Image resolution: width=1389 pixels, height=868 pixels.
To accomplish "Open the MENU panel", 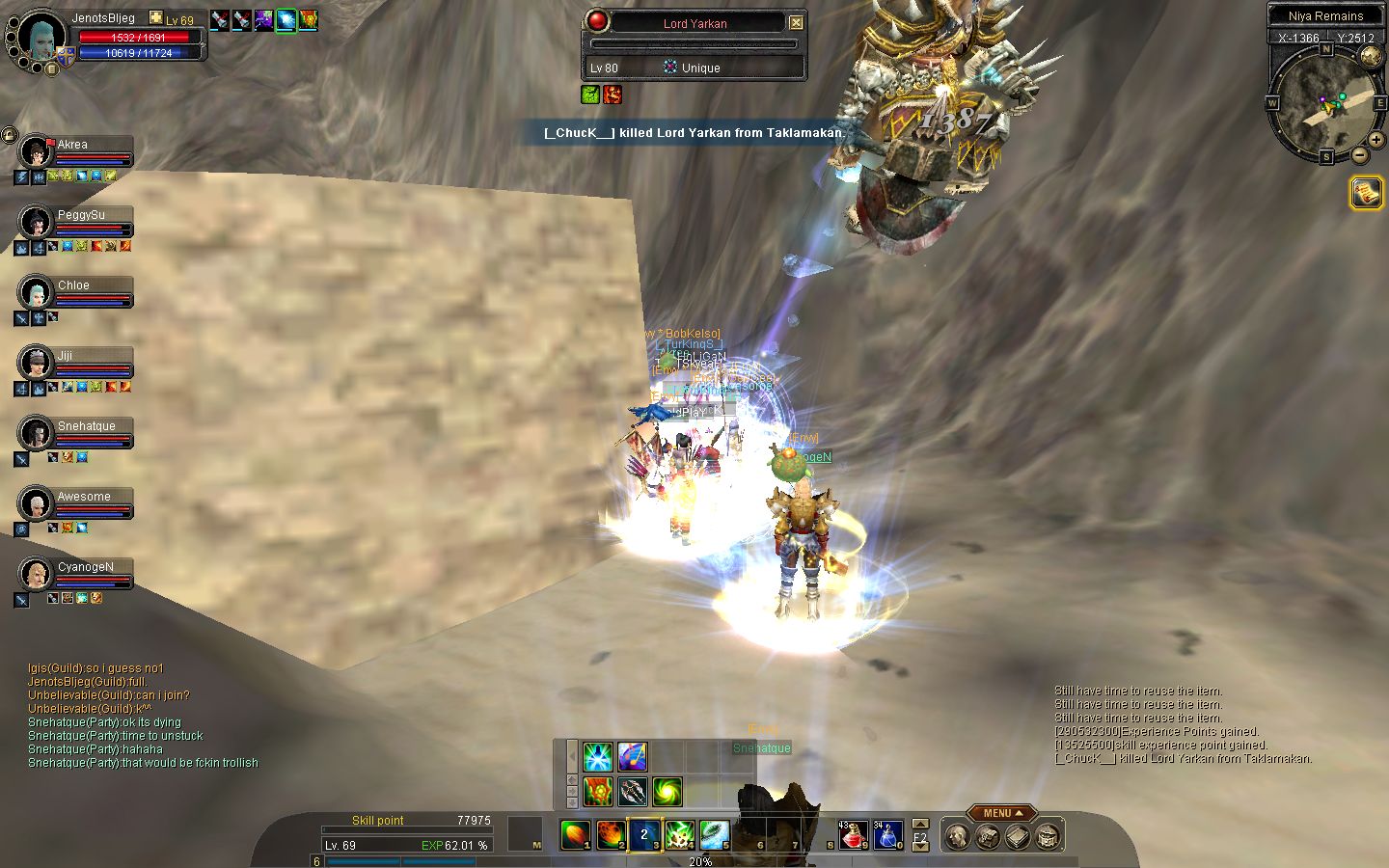I will (1002, 813).
